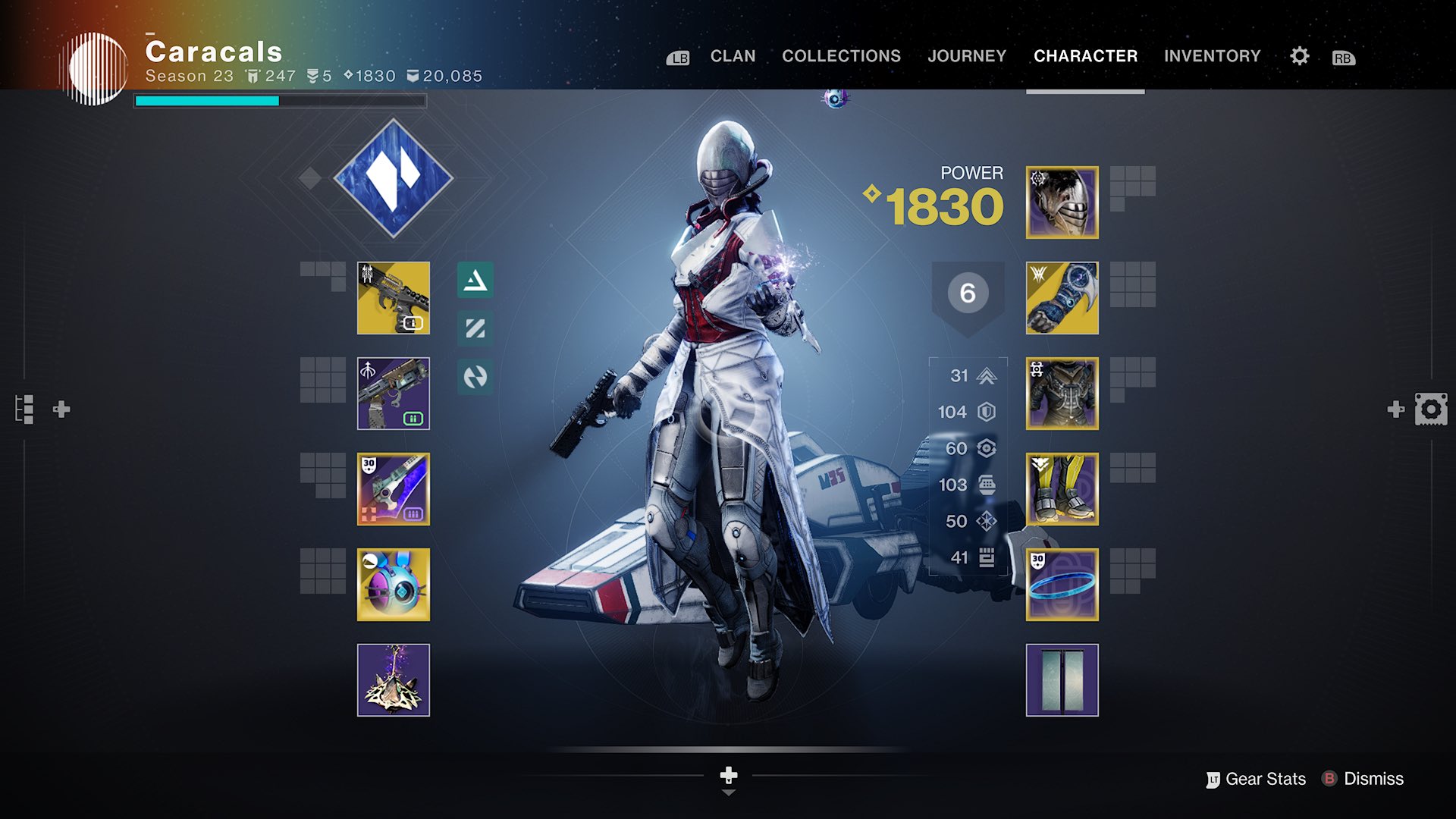Open the two-stripe banner slot
Image resolution: width=1456 pixels, height=819 pixels.
[x=1062, y=680]
